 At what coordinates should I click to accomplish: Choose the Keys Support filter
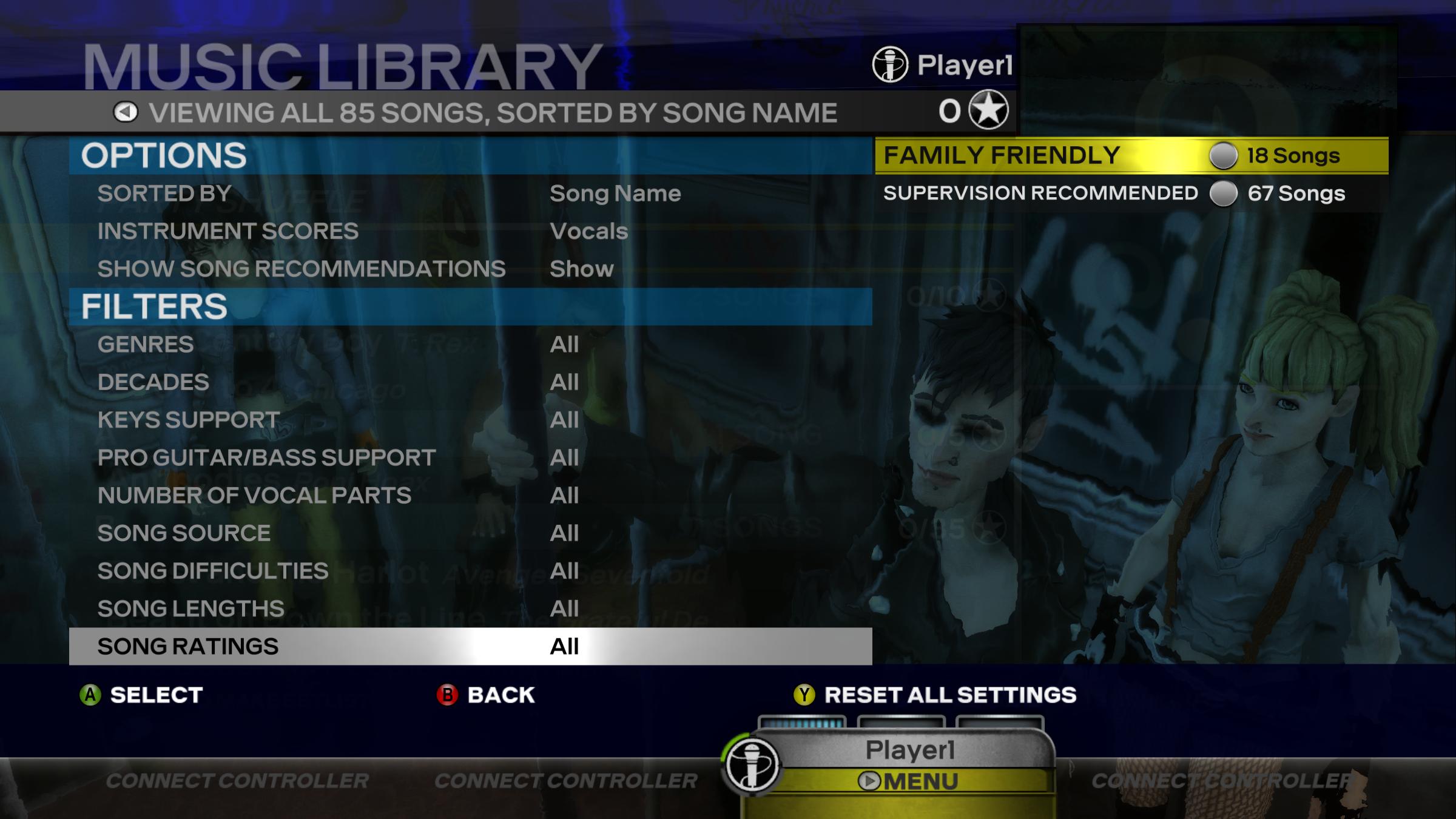point(470,420)
